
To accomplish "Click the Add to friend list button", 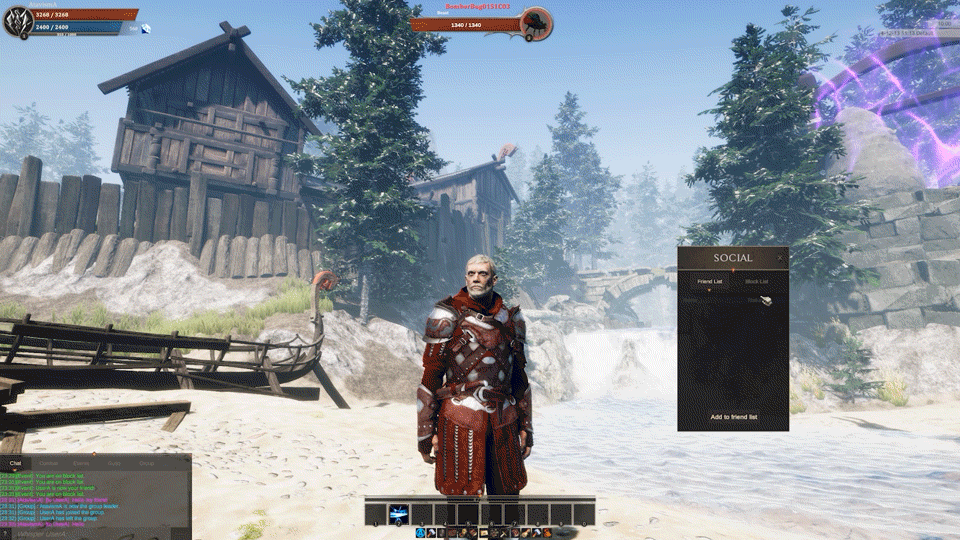I will tap(733, 416).
